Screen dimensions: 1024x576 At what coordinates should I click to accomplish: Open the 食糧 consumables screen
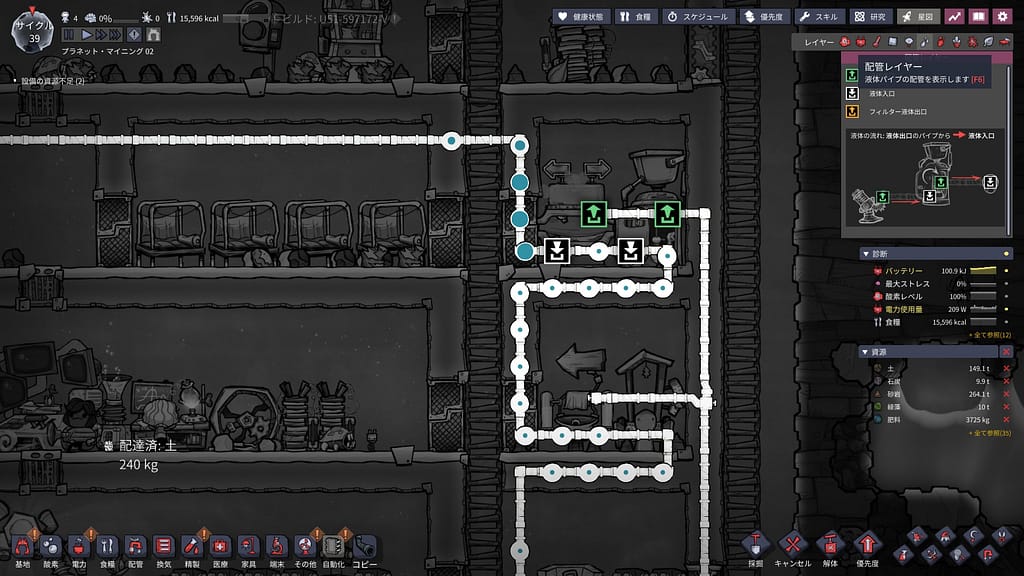tap(636, 16)
